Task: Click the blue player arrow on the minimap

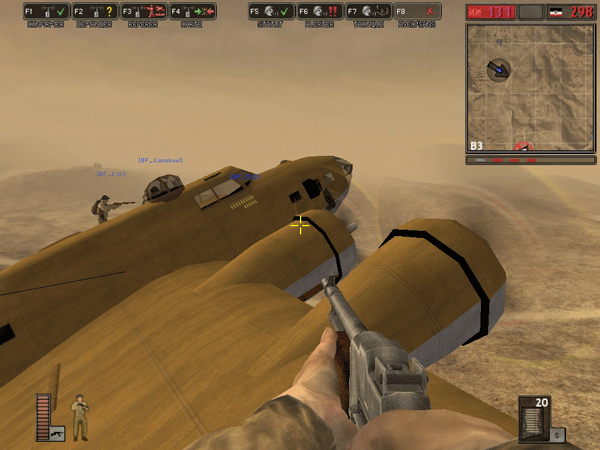Action: [497, 69]
